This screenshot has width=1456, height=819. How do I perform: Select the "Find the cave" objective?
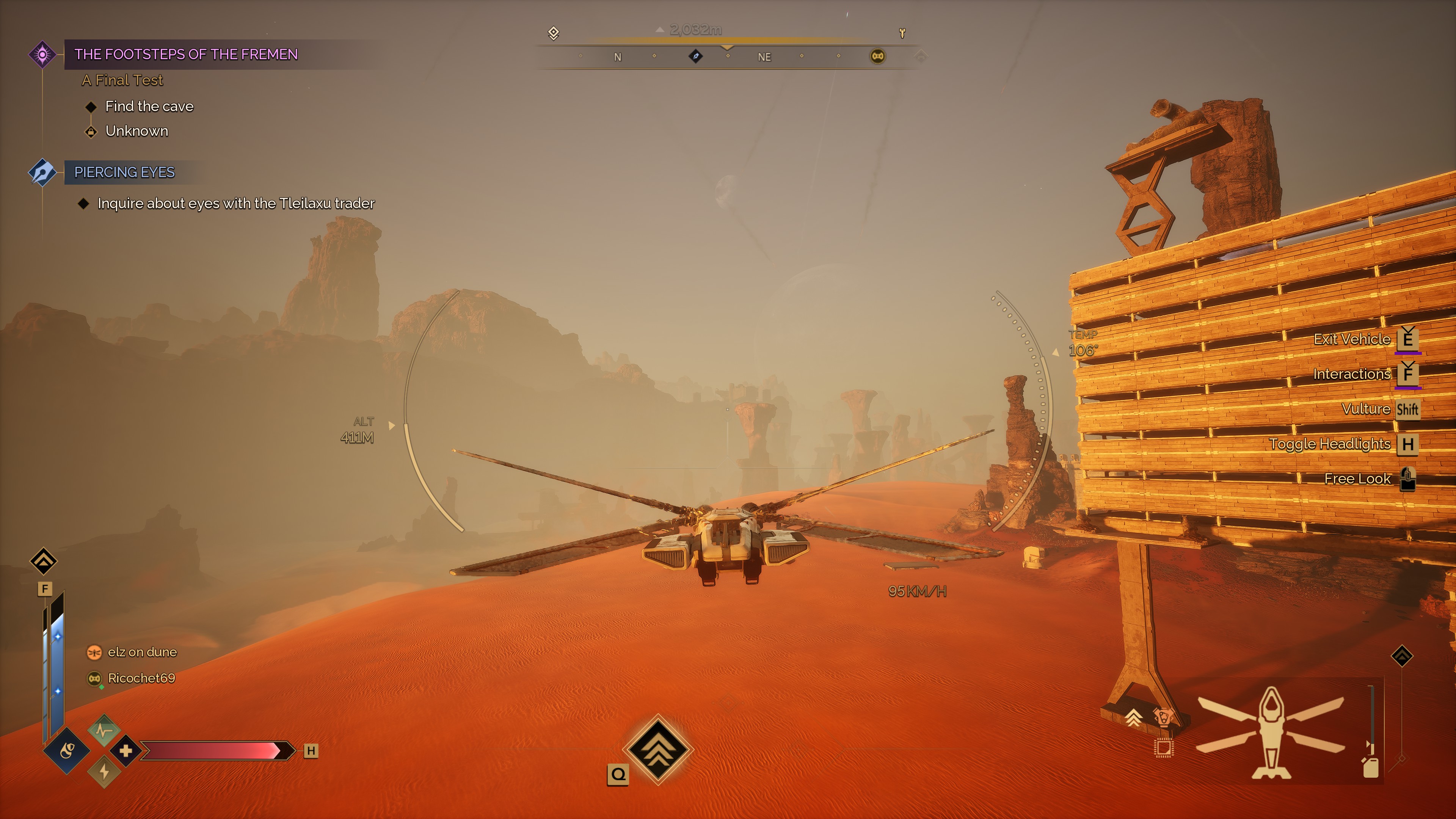coord(149,106)
